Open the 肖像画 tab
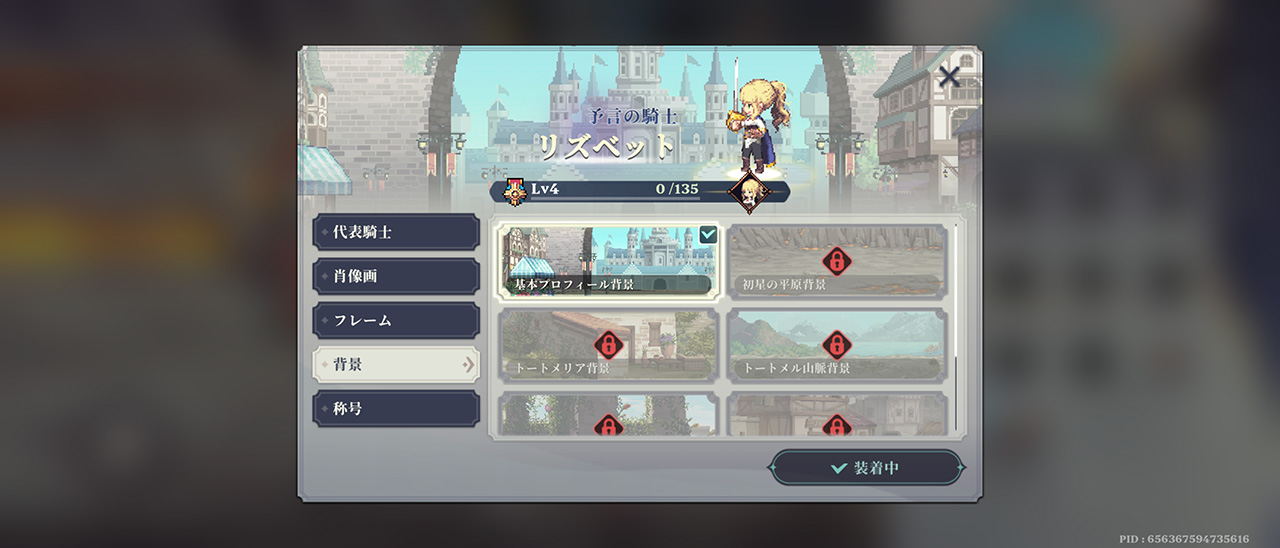This screenshot has width=1280, height=548. 396,276
